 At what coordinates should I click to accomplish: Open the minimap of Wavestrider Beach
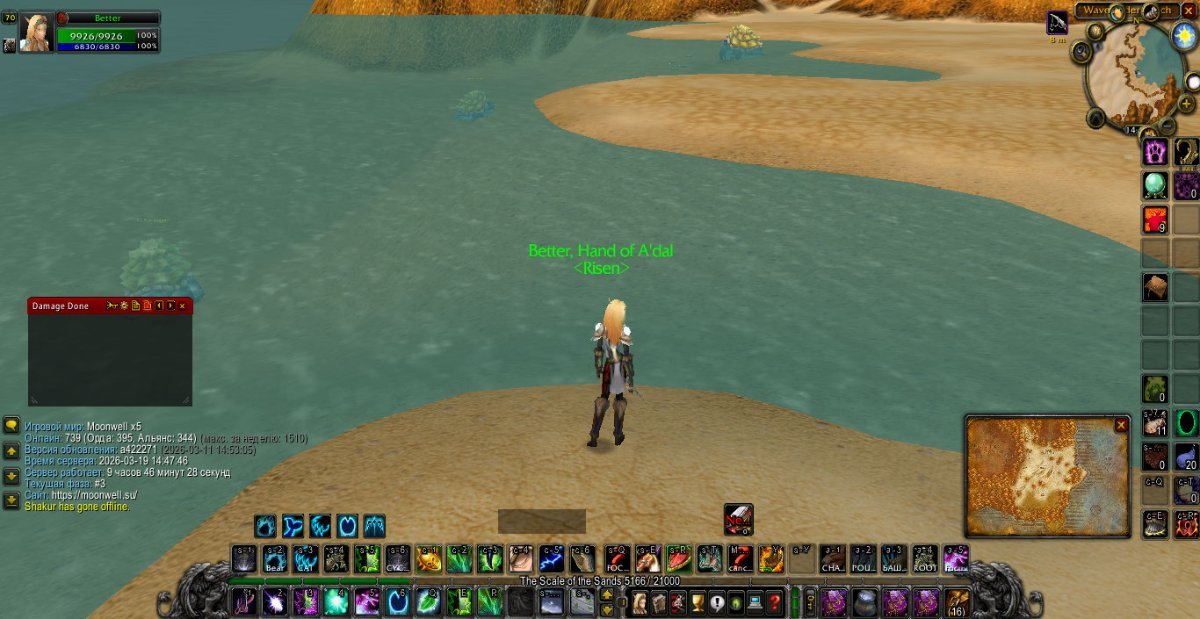pos(1134,73)
